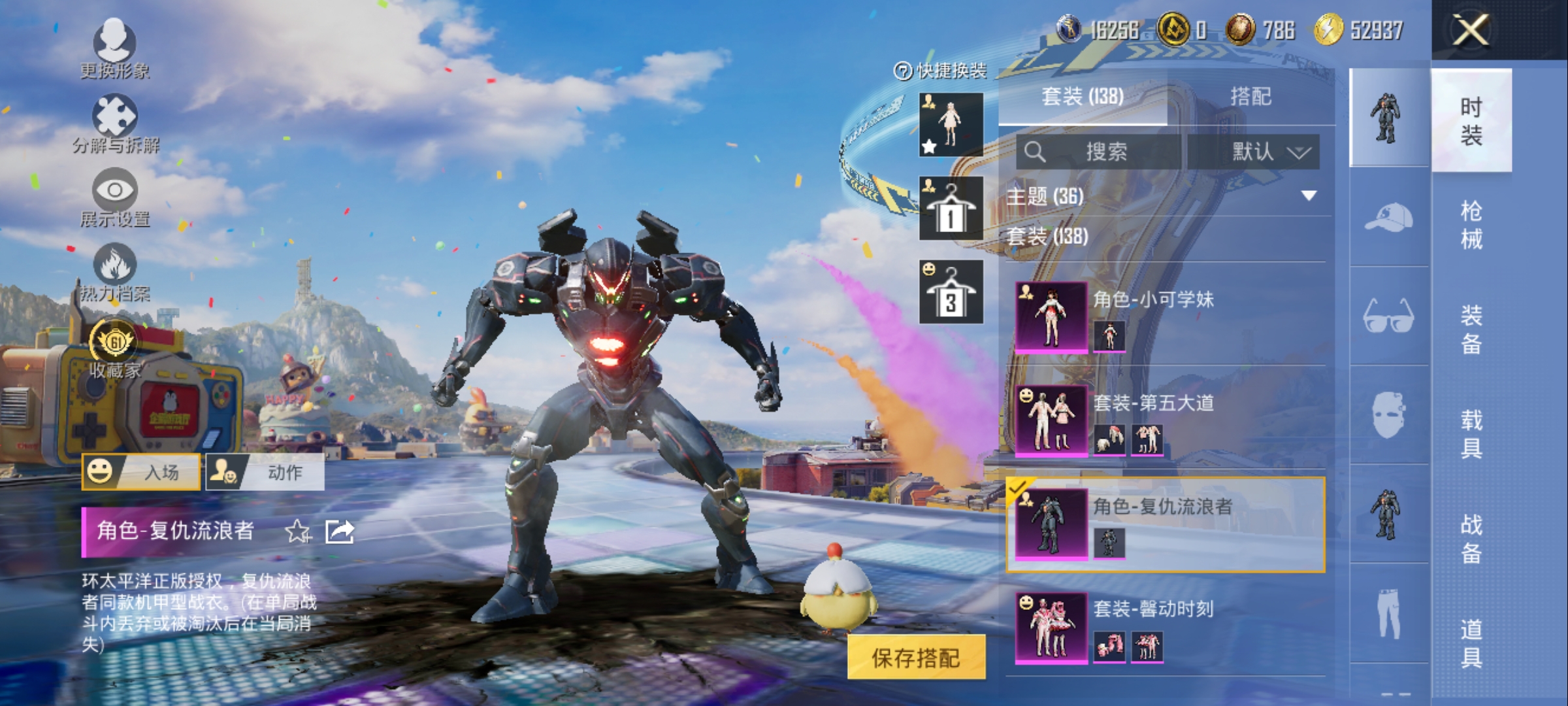The height and width of the screenshot is (706, 1568).
Task: Open the 默认 sort dropdown
Action: (x=1270, y=152)
